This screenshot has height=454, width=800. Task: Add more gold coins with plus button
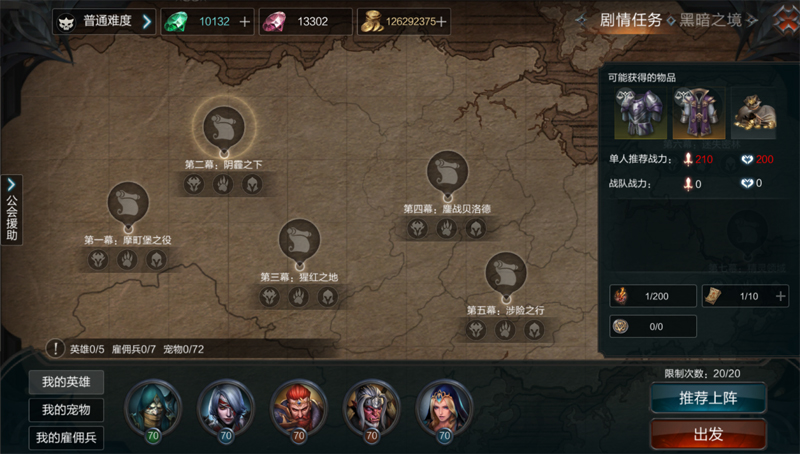pyautogui.click(x=442, y=21)
